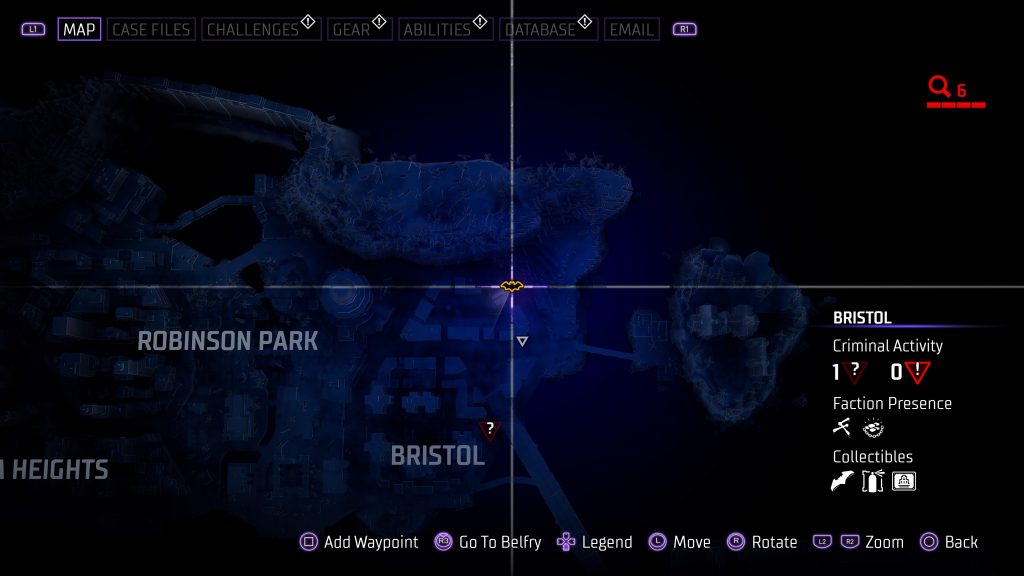Switch to the Case Files tab
The height and width of the screenshot is (576, 1024).
[x=151, y=30]
